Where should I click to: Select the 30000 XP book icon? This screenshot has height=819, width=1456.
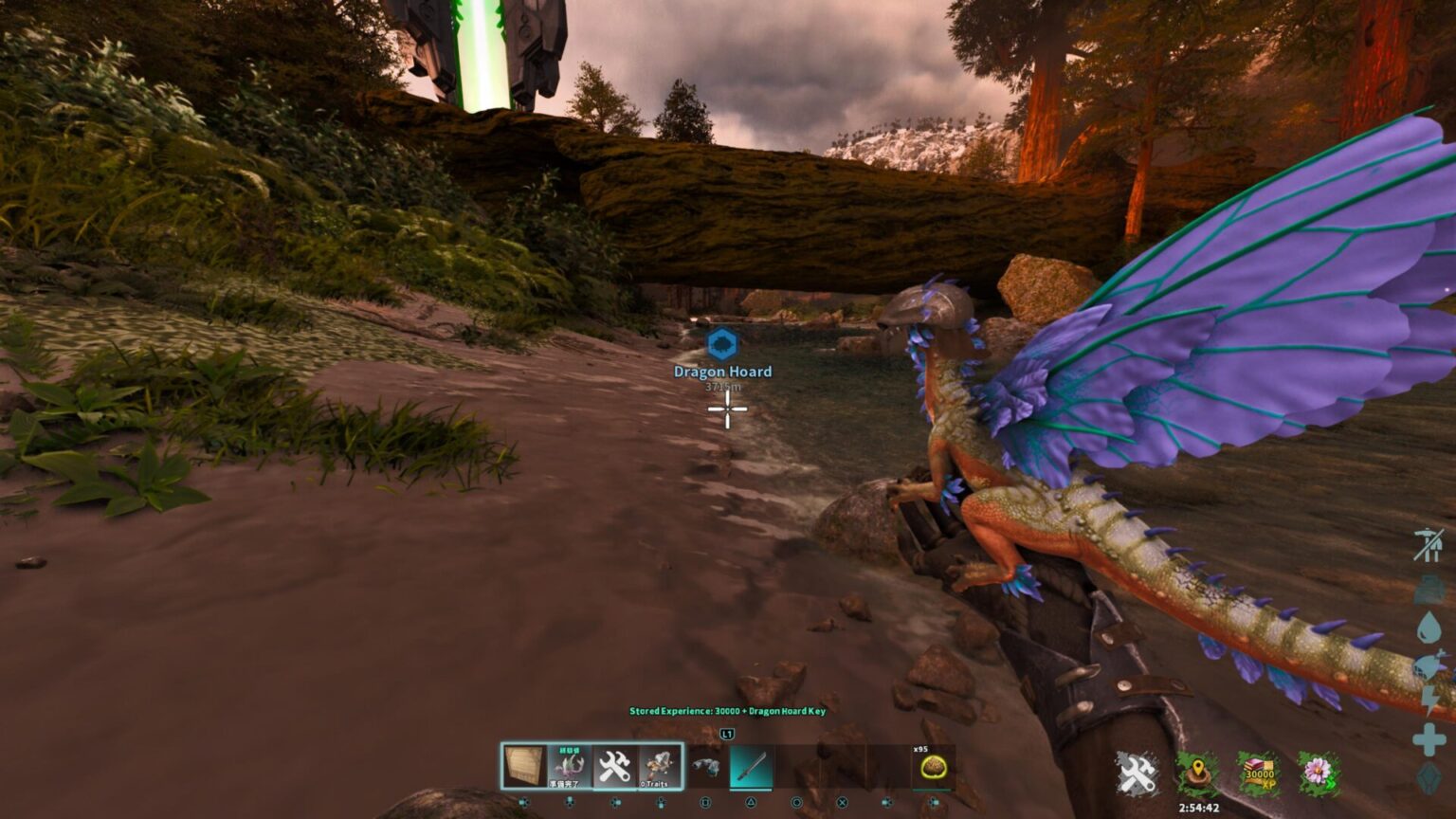click(x=1259, y=773)
